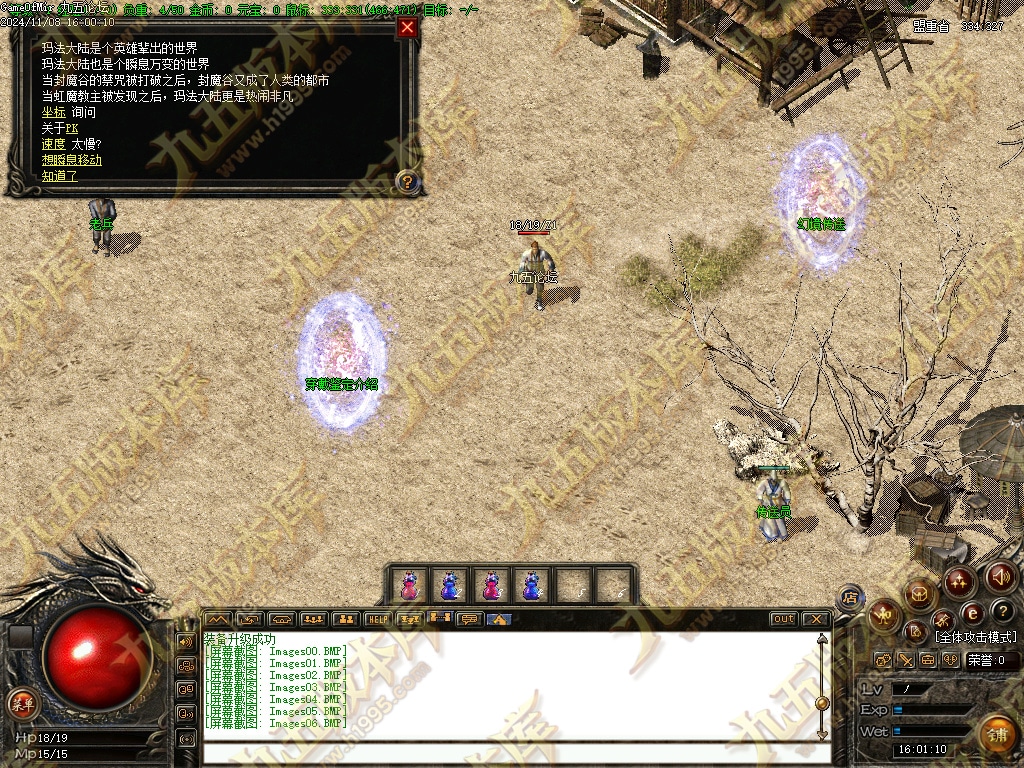Screen dimensions: 1024x768
Task: Open the 铺 stall orange button
Action: pos(995,735)
